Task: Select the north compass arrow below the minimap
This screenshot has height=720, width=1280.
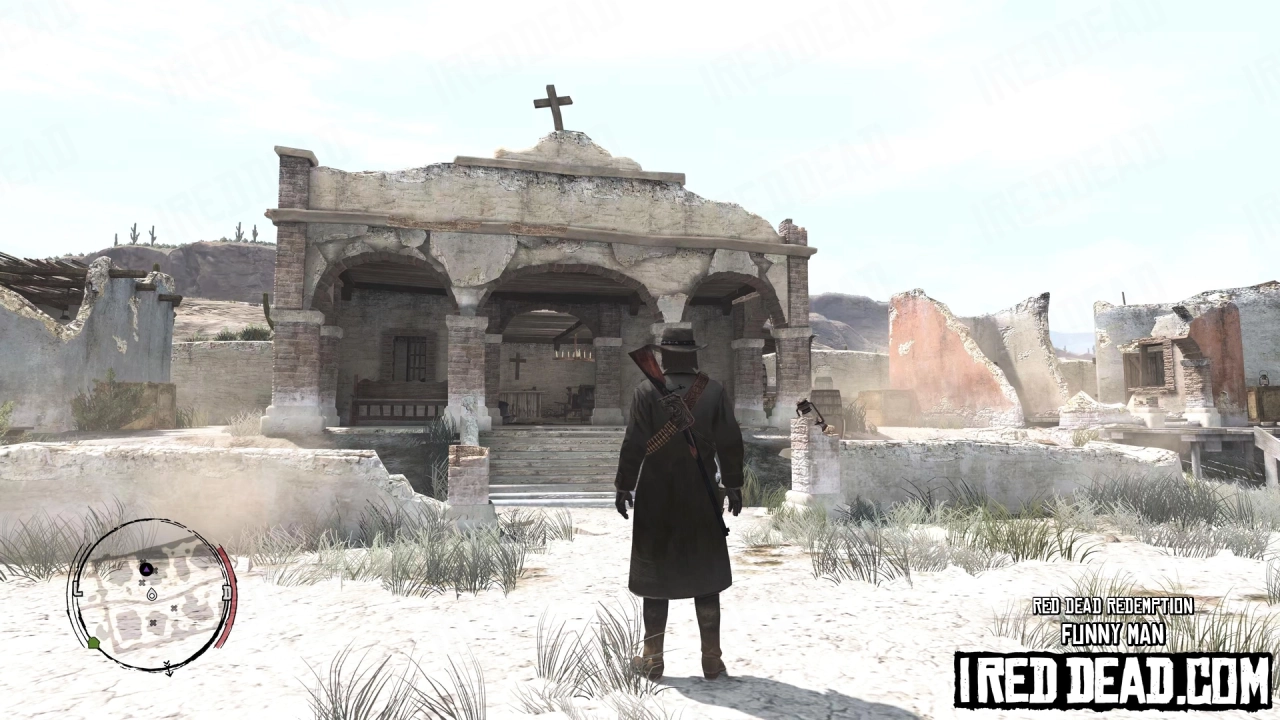Action: pyautogui.click(x=167, y=667)
